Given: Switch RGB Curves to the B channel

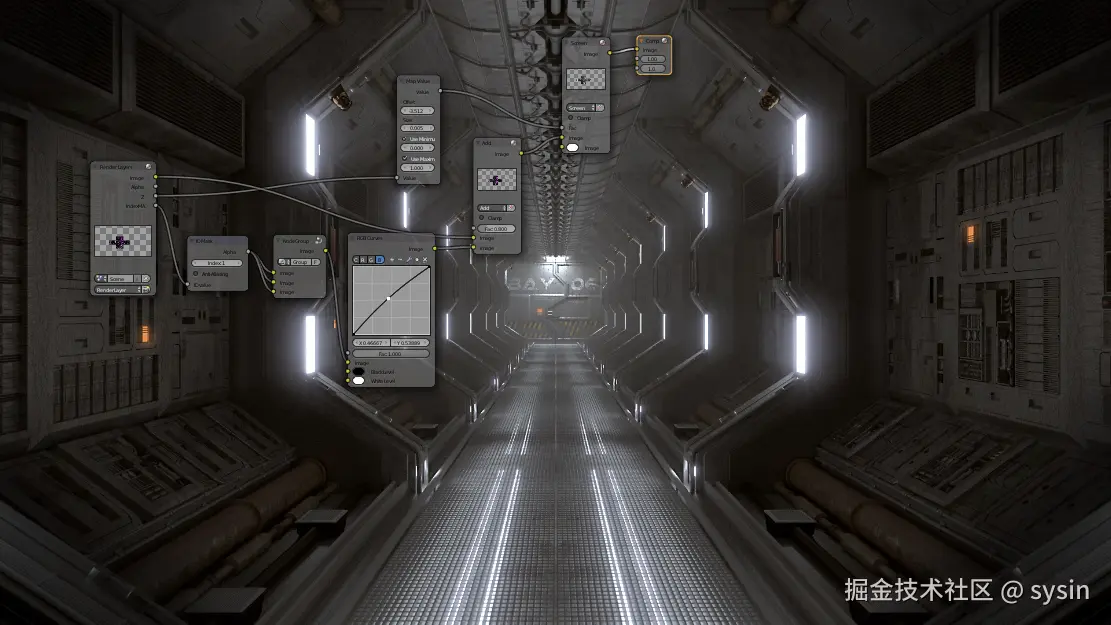Looking at the screenshot, I should click(x=380, y=259).
